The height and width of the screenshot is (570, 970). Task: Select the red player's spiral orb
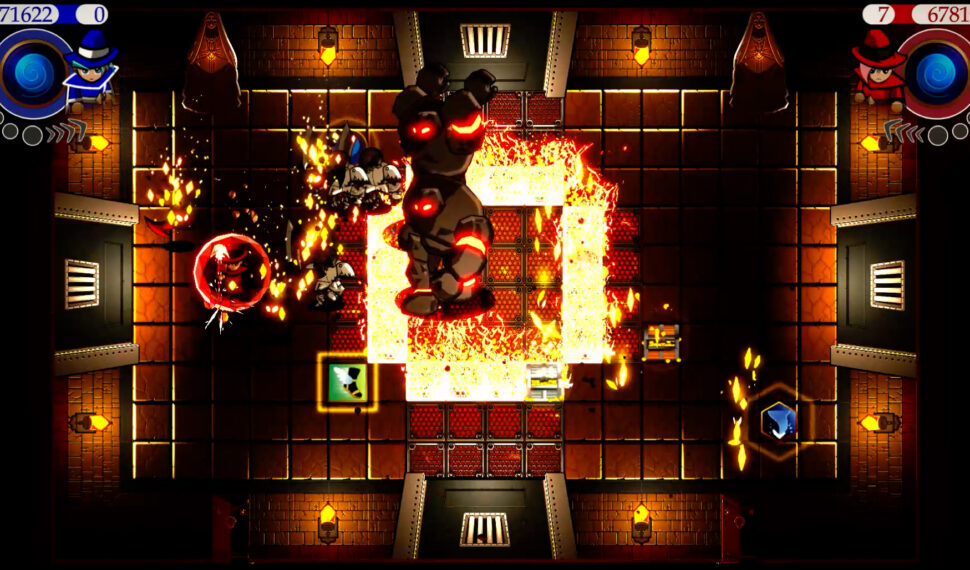point(937,75)
